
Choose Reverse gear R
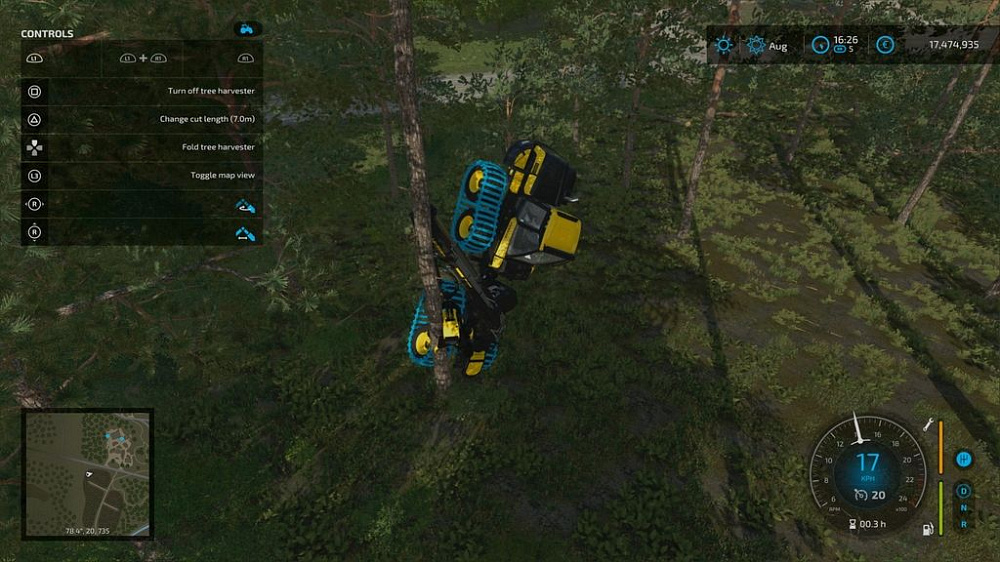tap(964, 524)
